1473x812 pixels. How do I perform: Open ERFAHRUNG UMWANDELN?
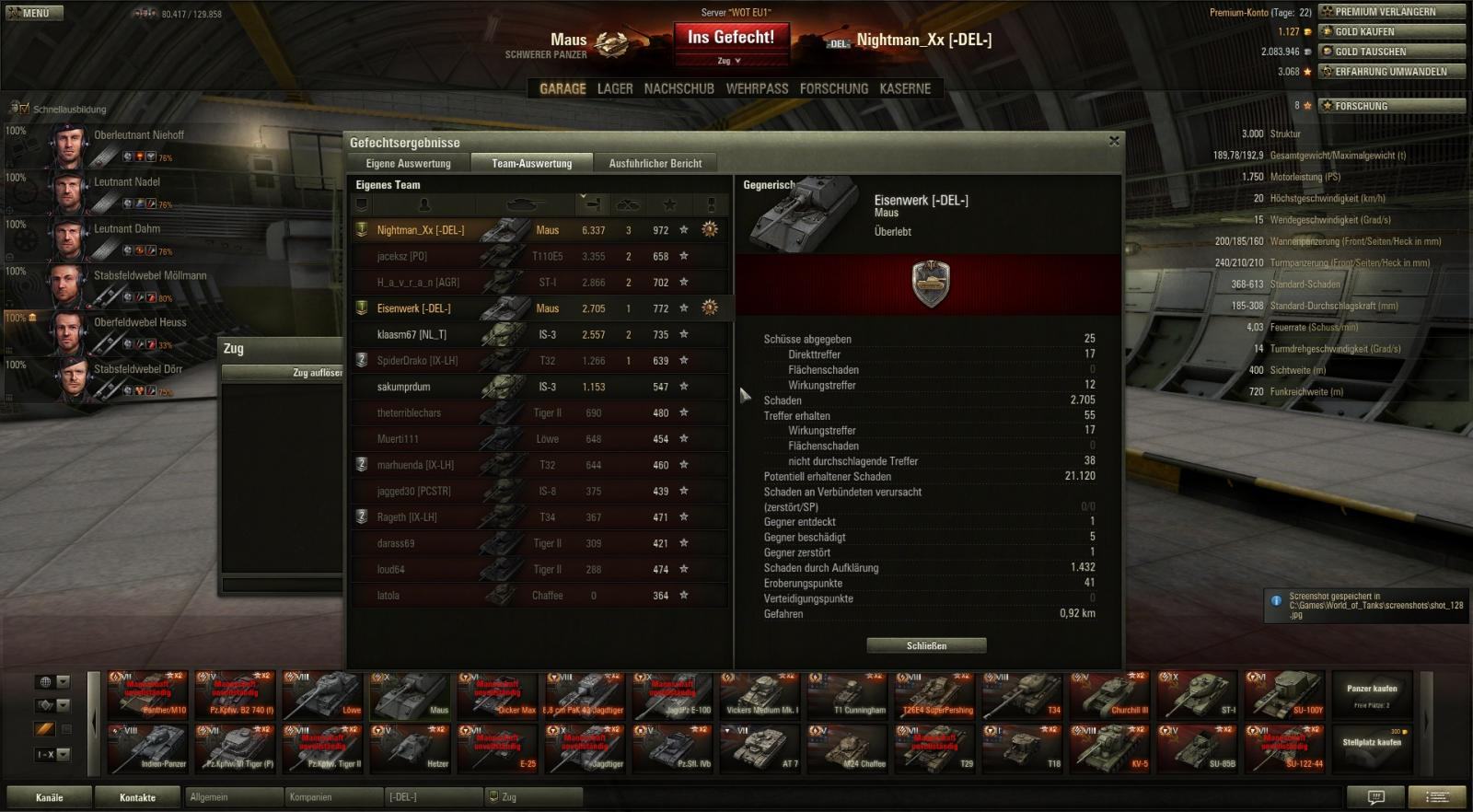tap(1391, 72)
